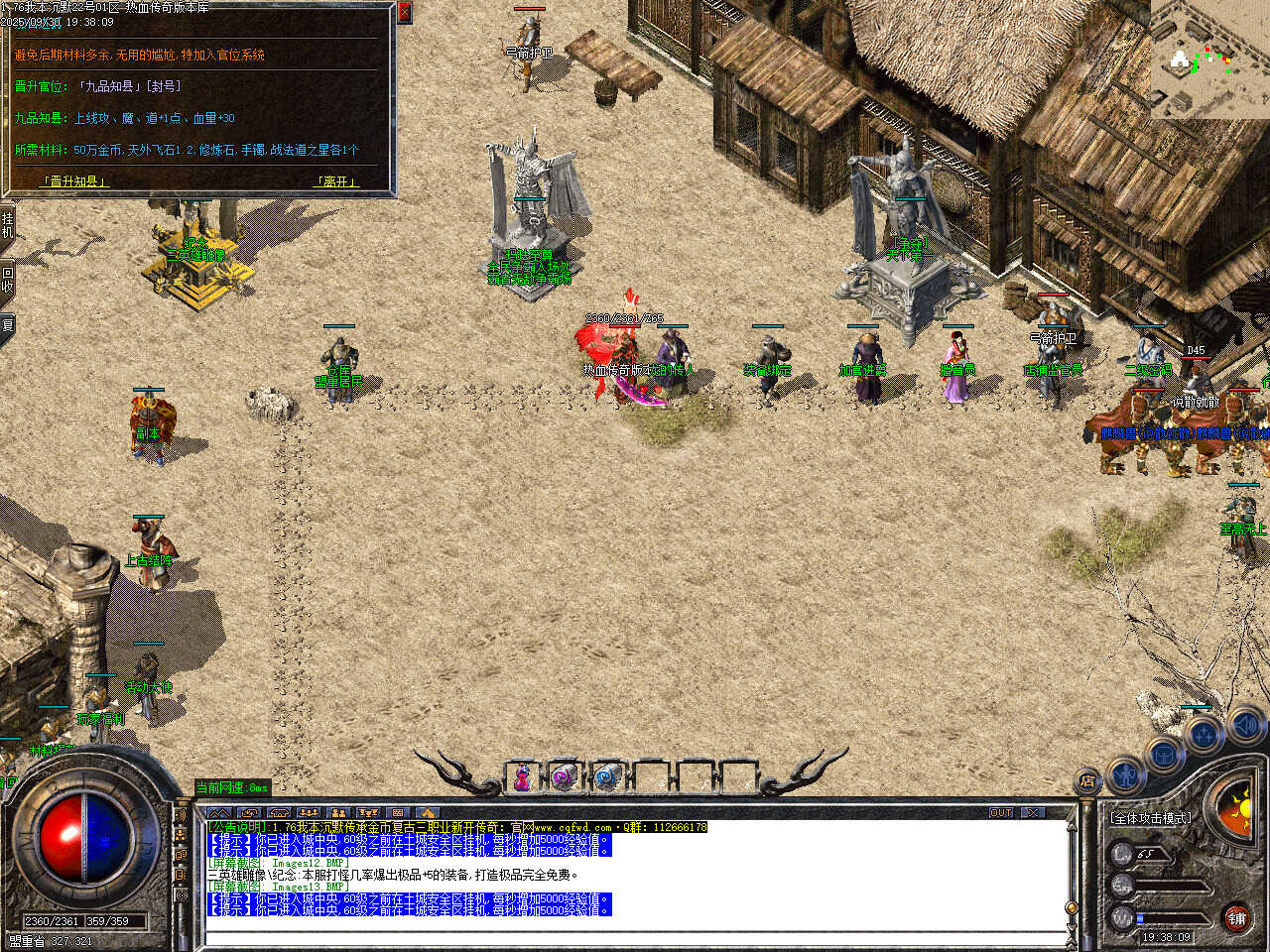The image size is (1270, 952).
Task: Select 离开 to leave the dialog
Action: pos(335,181)
